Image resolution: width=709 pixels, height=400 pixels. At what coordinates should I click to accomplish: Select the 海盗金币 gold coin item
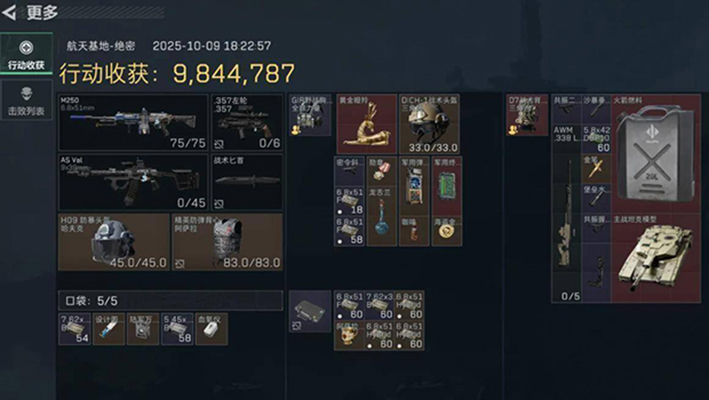[x=446, y=230]
